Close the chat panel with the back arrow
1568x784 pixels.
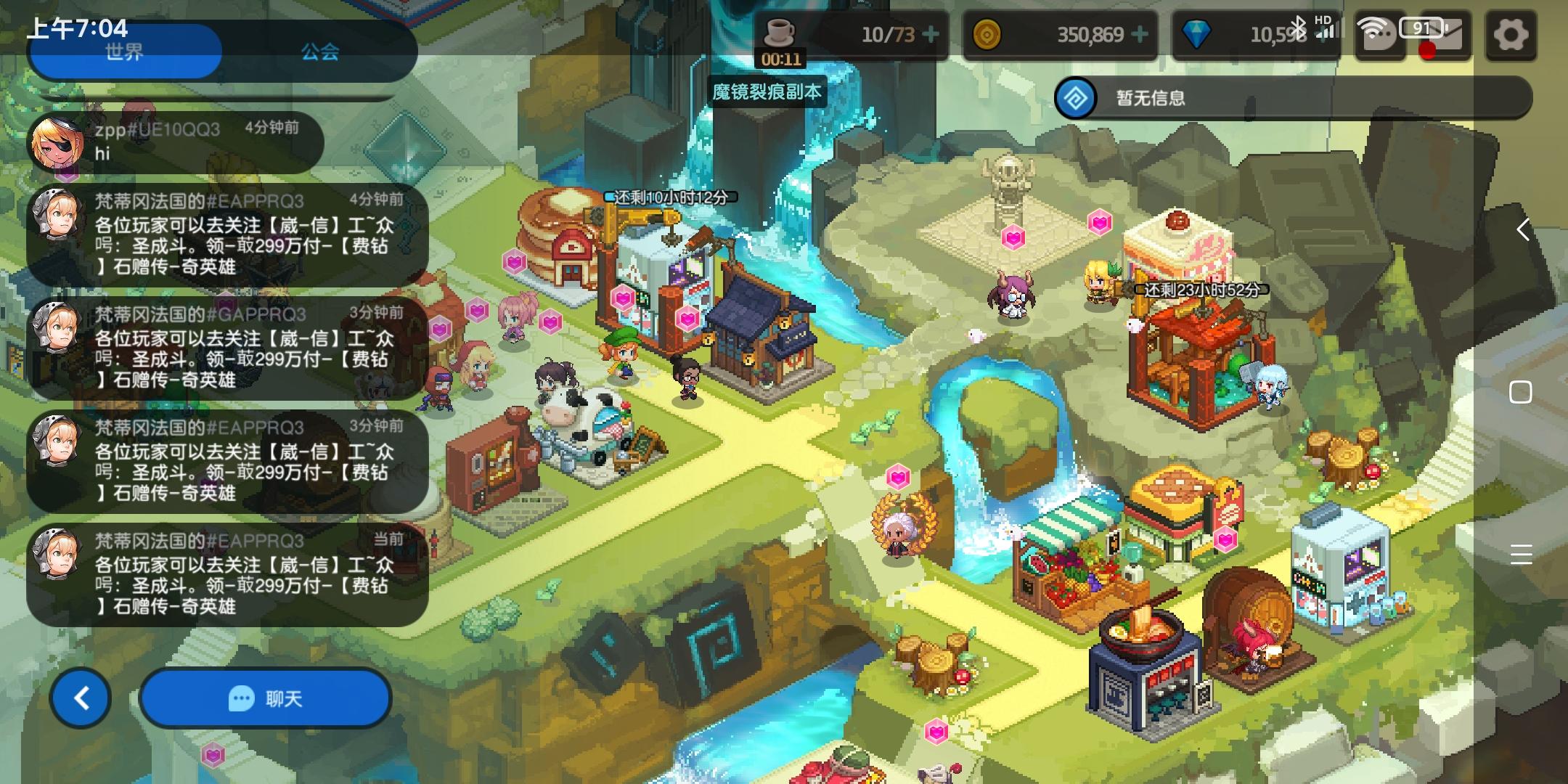point(81,698)
